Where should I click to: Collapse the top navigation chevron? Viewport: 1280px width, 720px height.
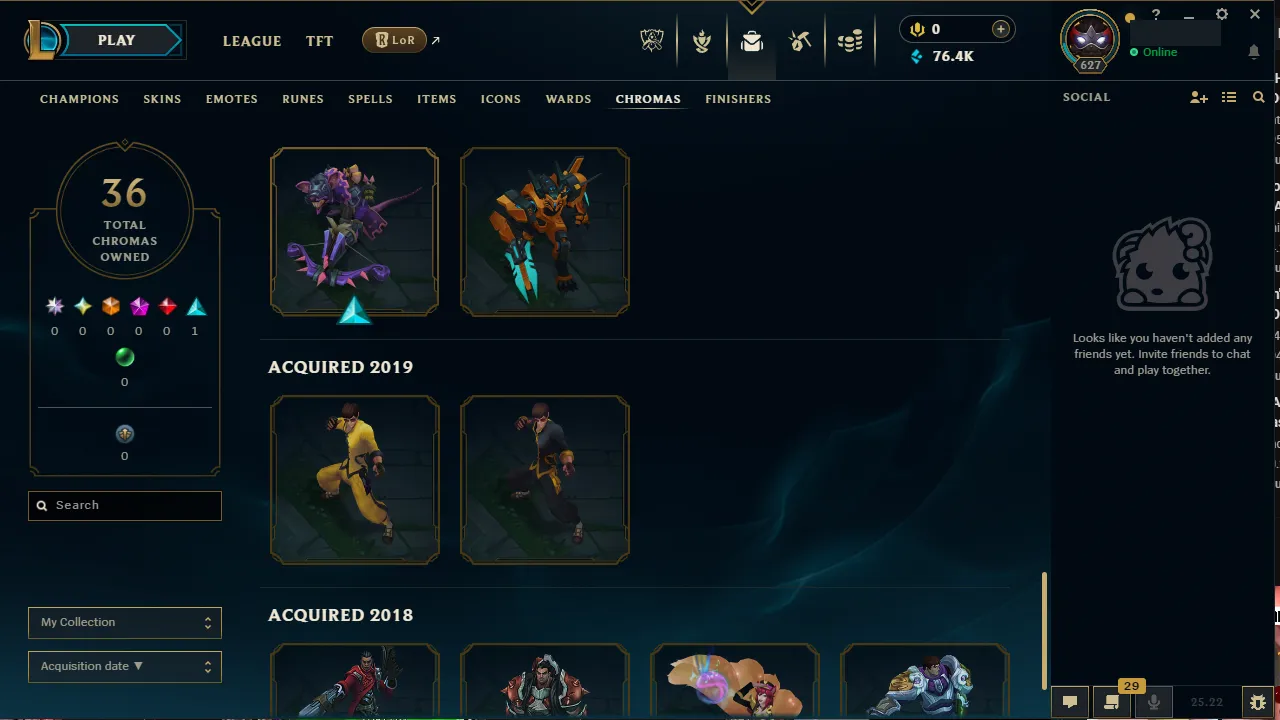tap(751, 6)
